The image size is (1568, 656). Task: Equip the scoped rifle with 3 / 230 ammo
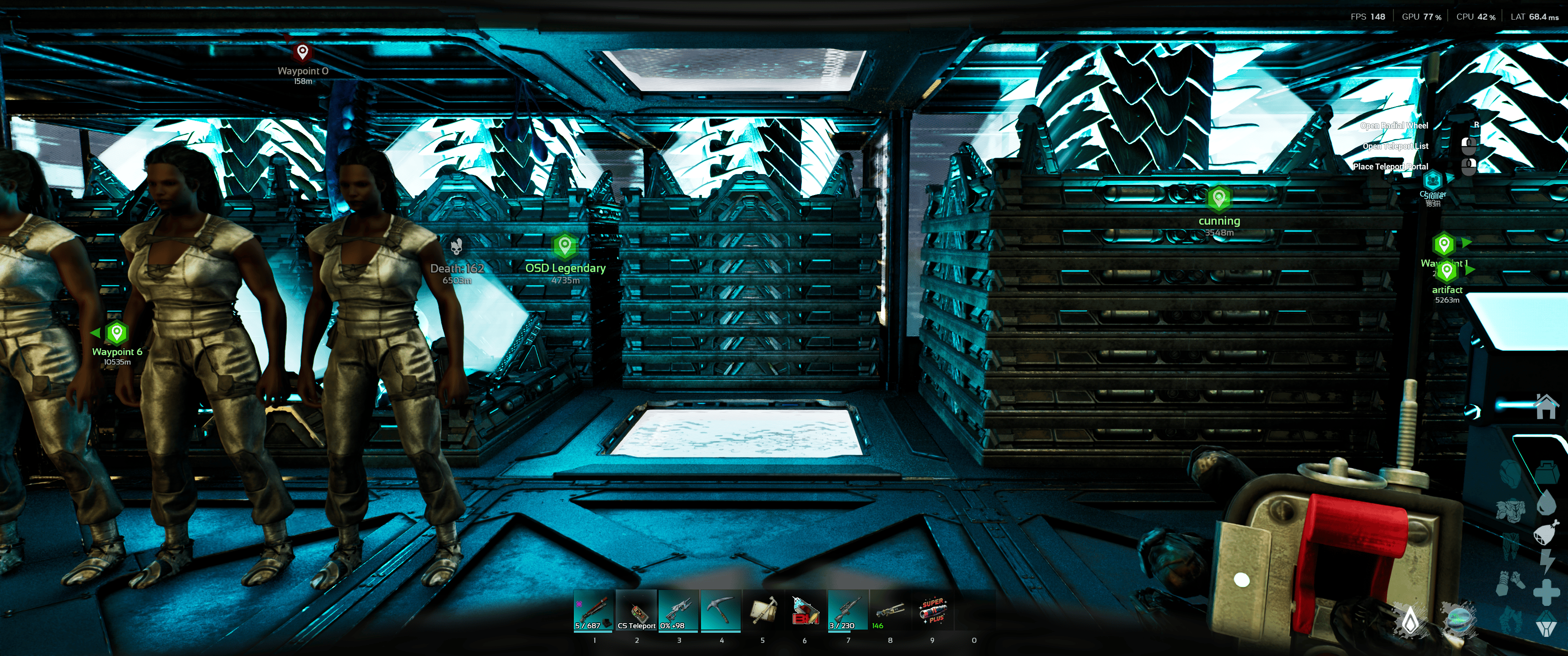pyautogui.click(x=848, y=610)
